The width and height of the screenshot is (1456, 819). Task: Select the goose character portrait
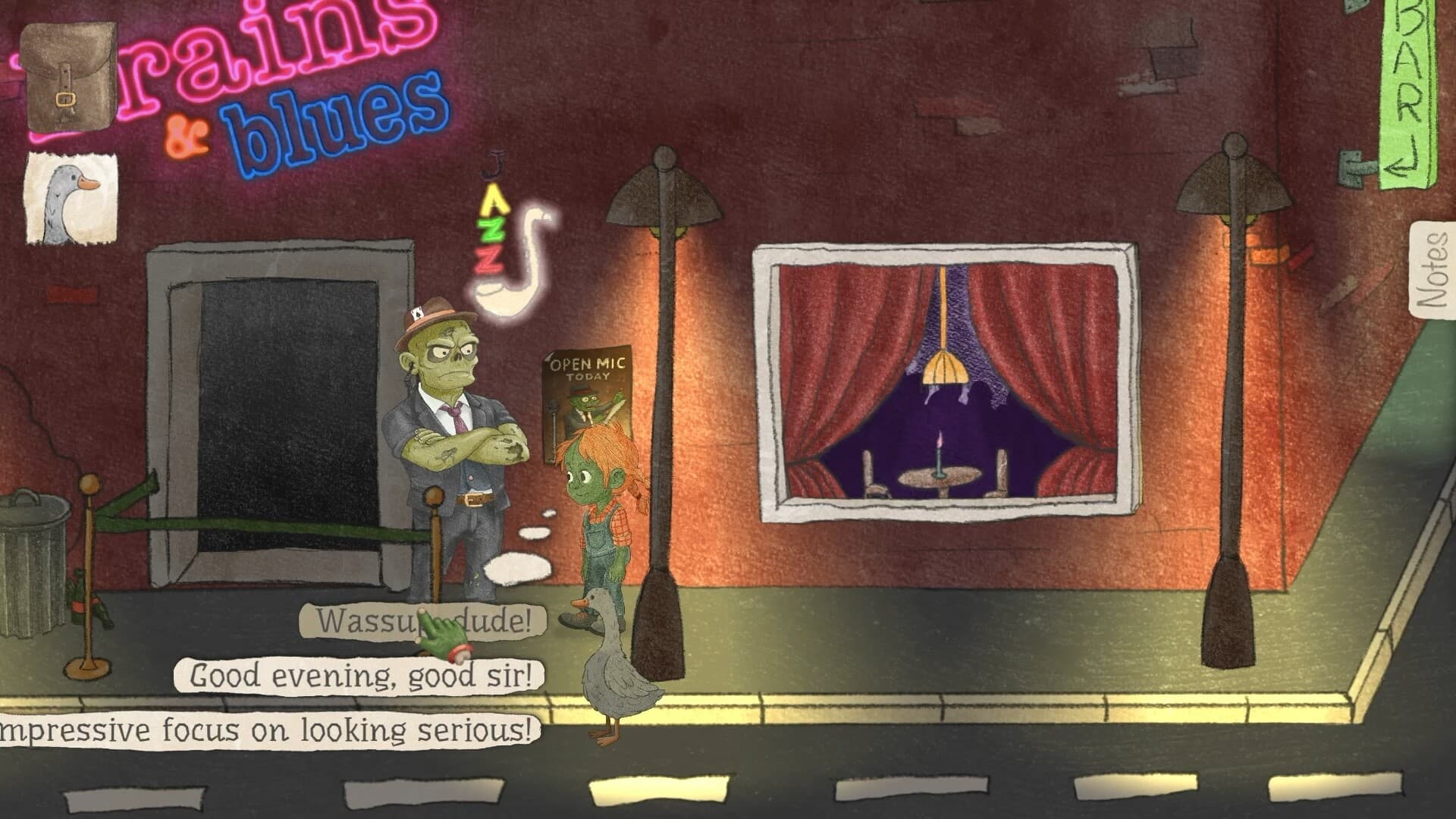[x=72, y=197]
